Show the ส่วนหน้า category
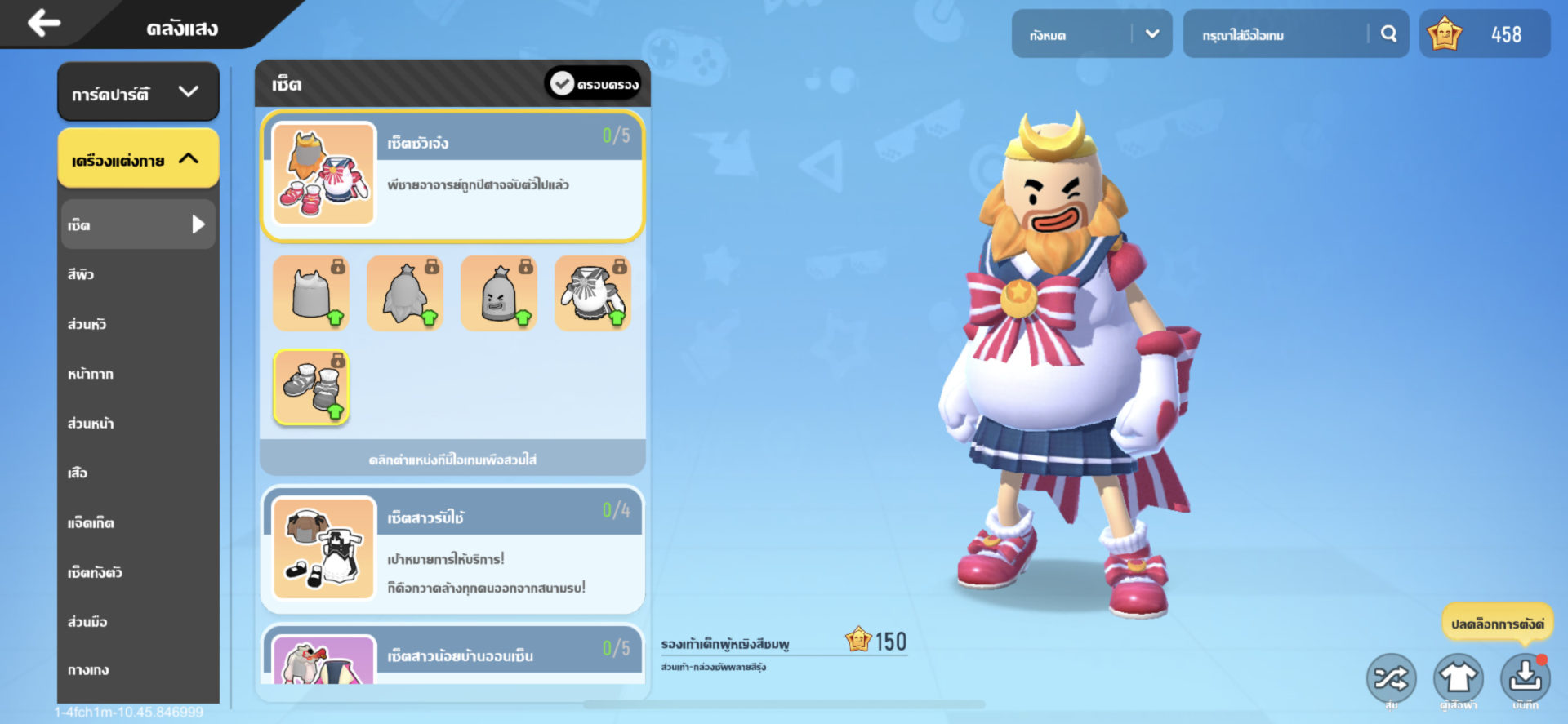This screenshot has height=724, width=1568. pos(91,424)
